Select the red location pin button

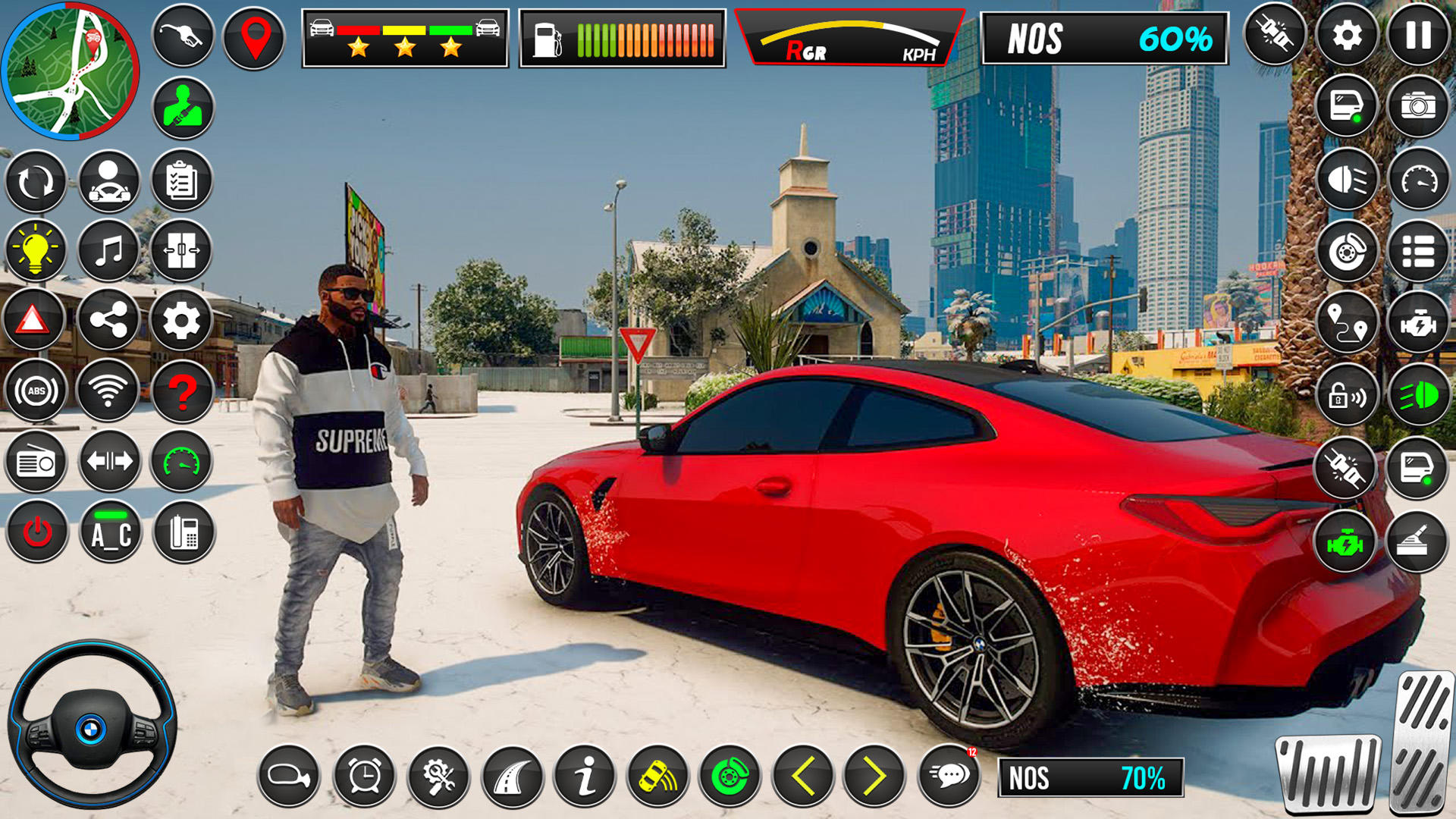(x=255, y=38)
